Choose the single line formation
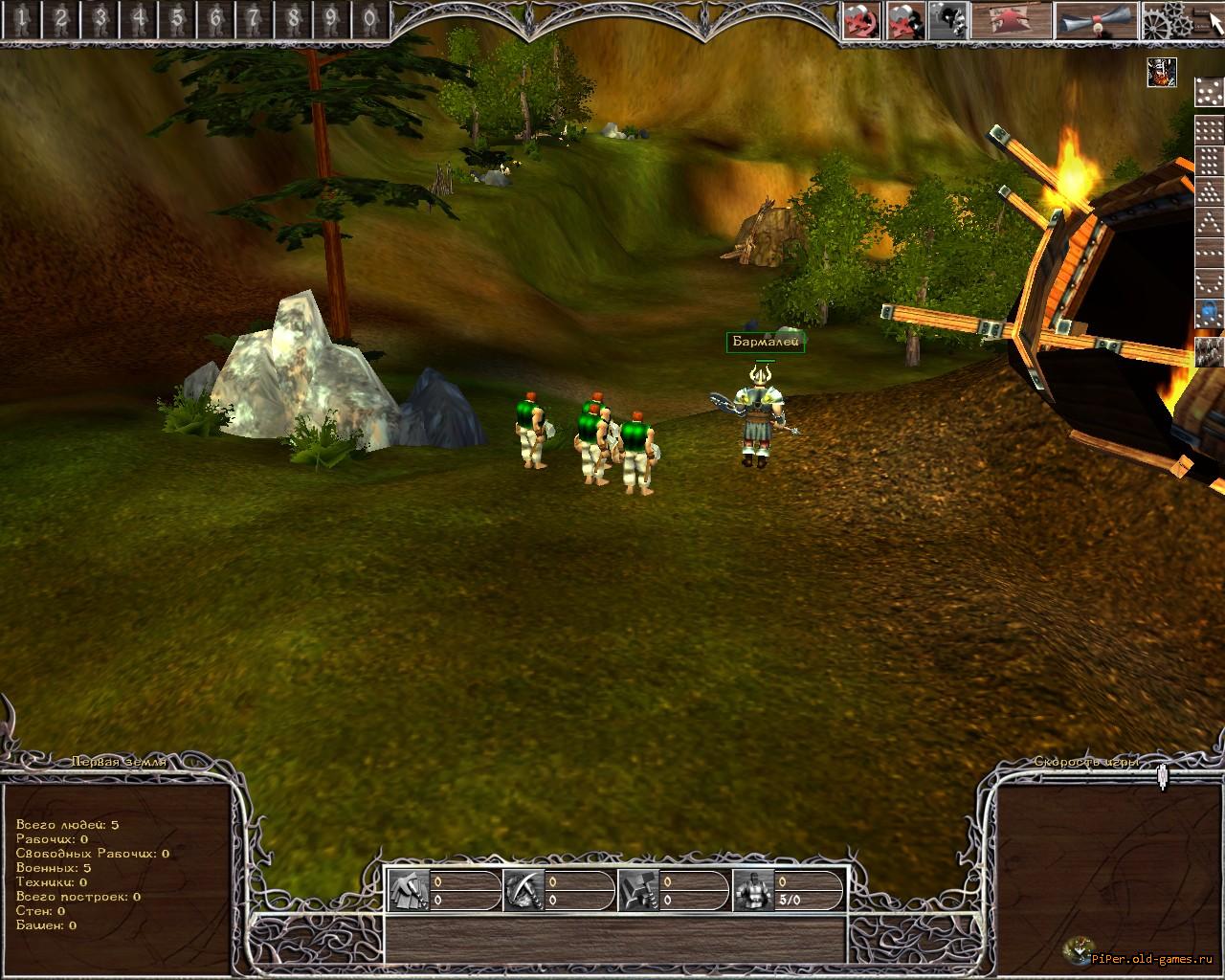Screen dimensions: 1225x980 (1210, 253)
